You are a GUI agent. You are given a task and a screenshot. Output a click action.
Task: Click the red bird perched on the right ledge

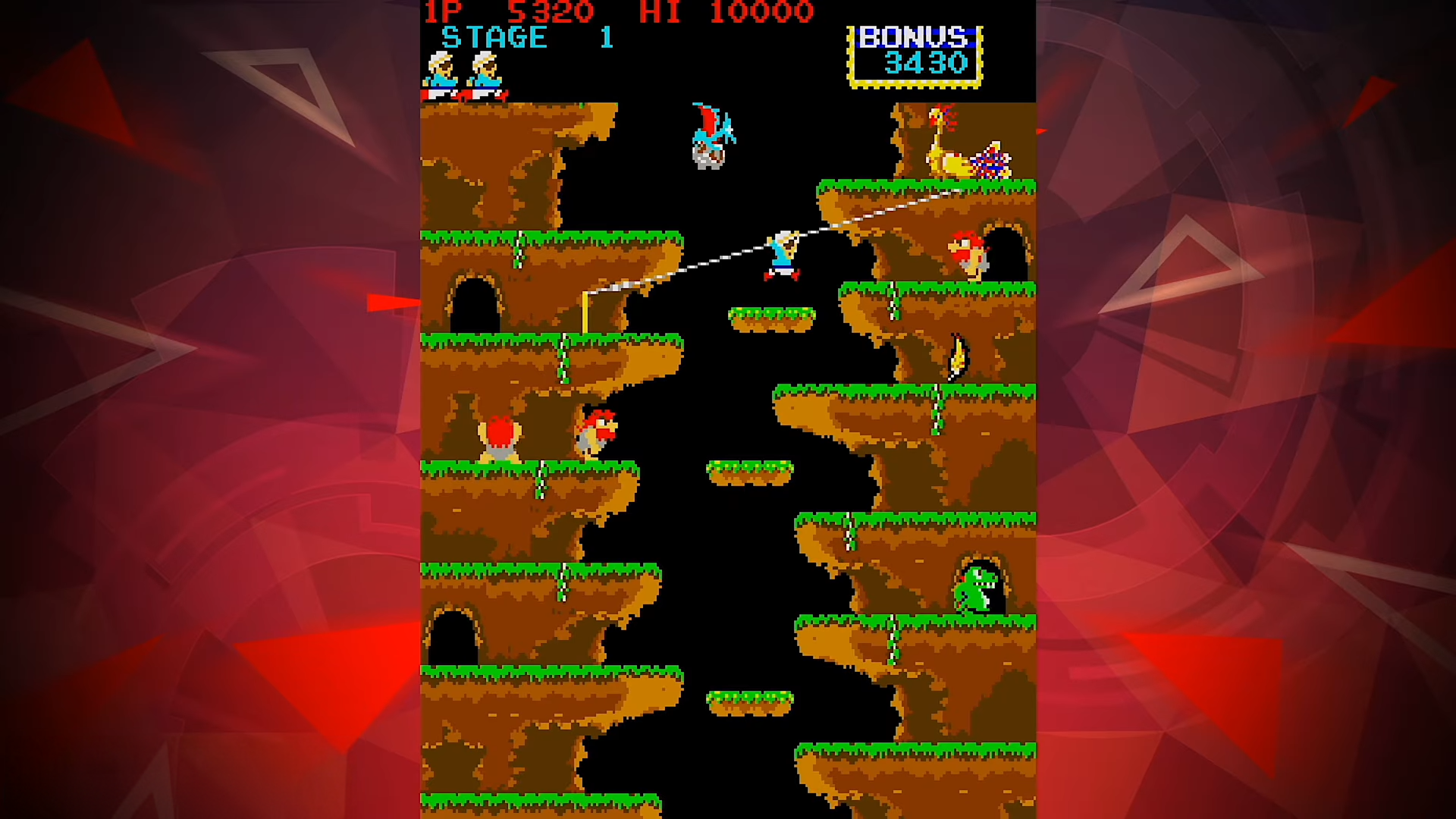[971, 250]
